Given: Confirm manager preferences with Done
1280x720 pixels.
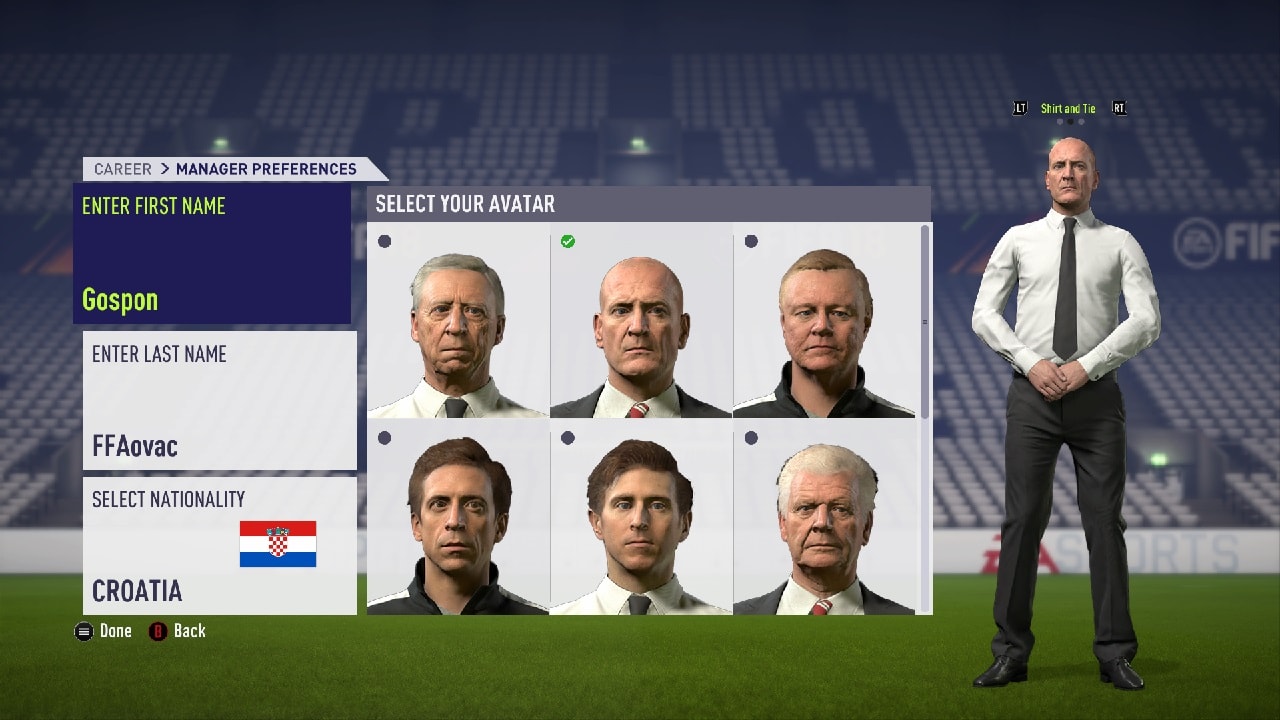Looking at the screenshot, I should 104,631.
